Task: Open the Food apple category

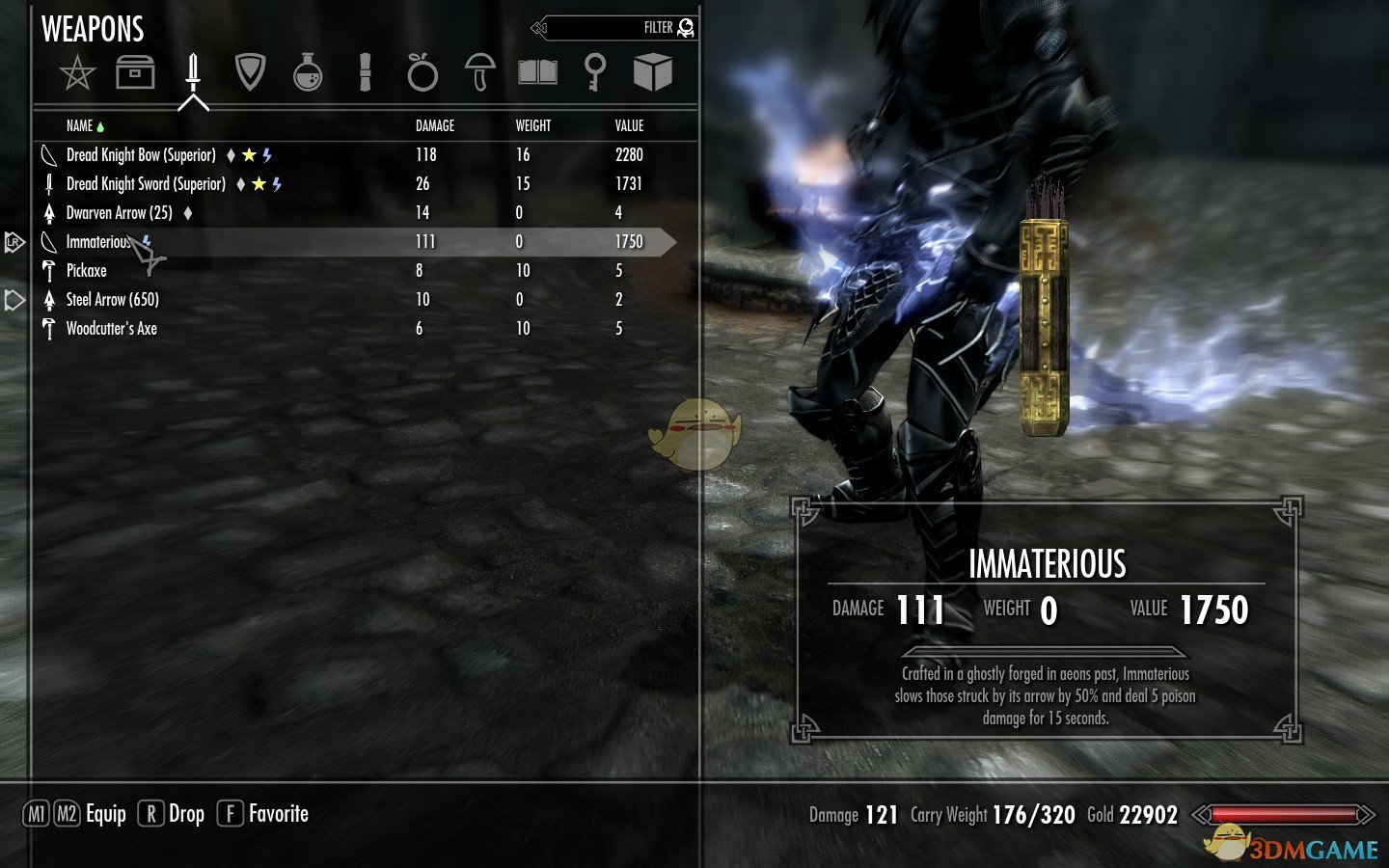Action: click(x=422, y=72)
